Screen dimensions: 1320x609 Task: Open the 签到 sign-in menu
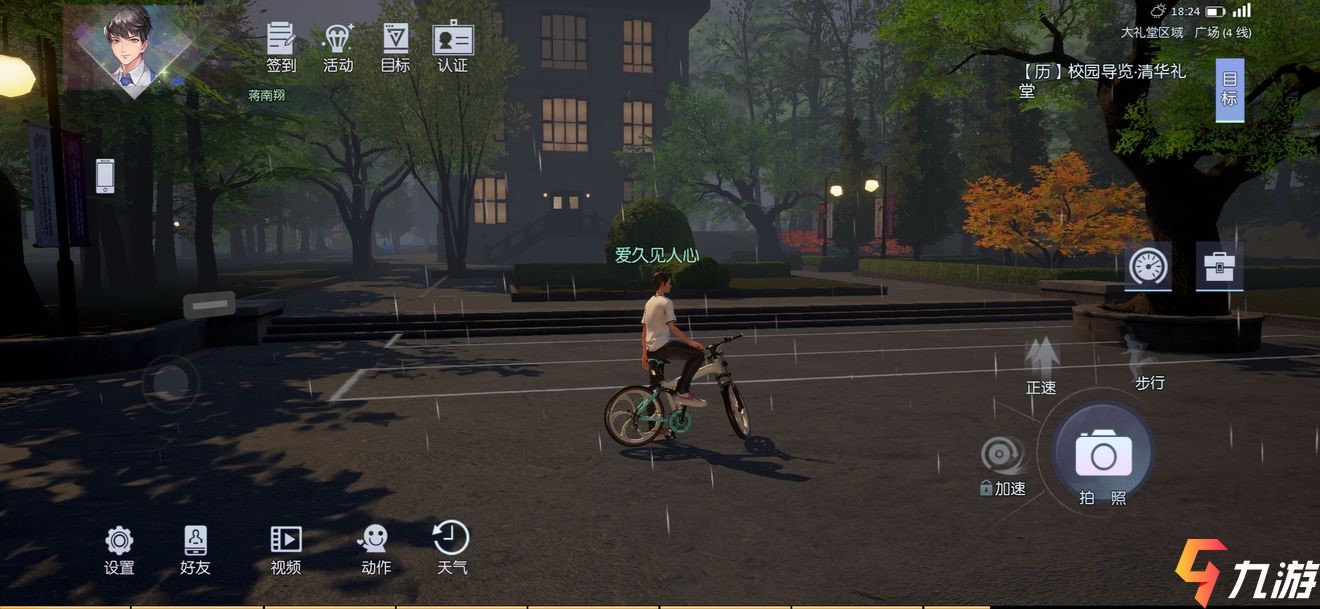click(x=281, y=47)
